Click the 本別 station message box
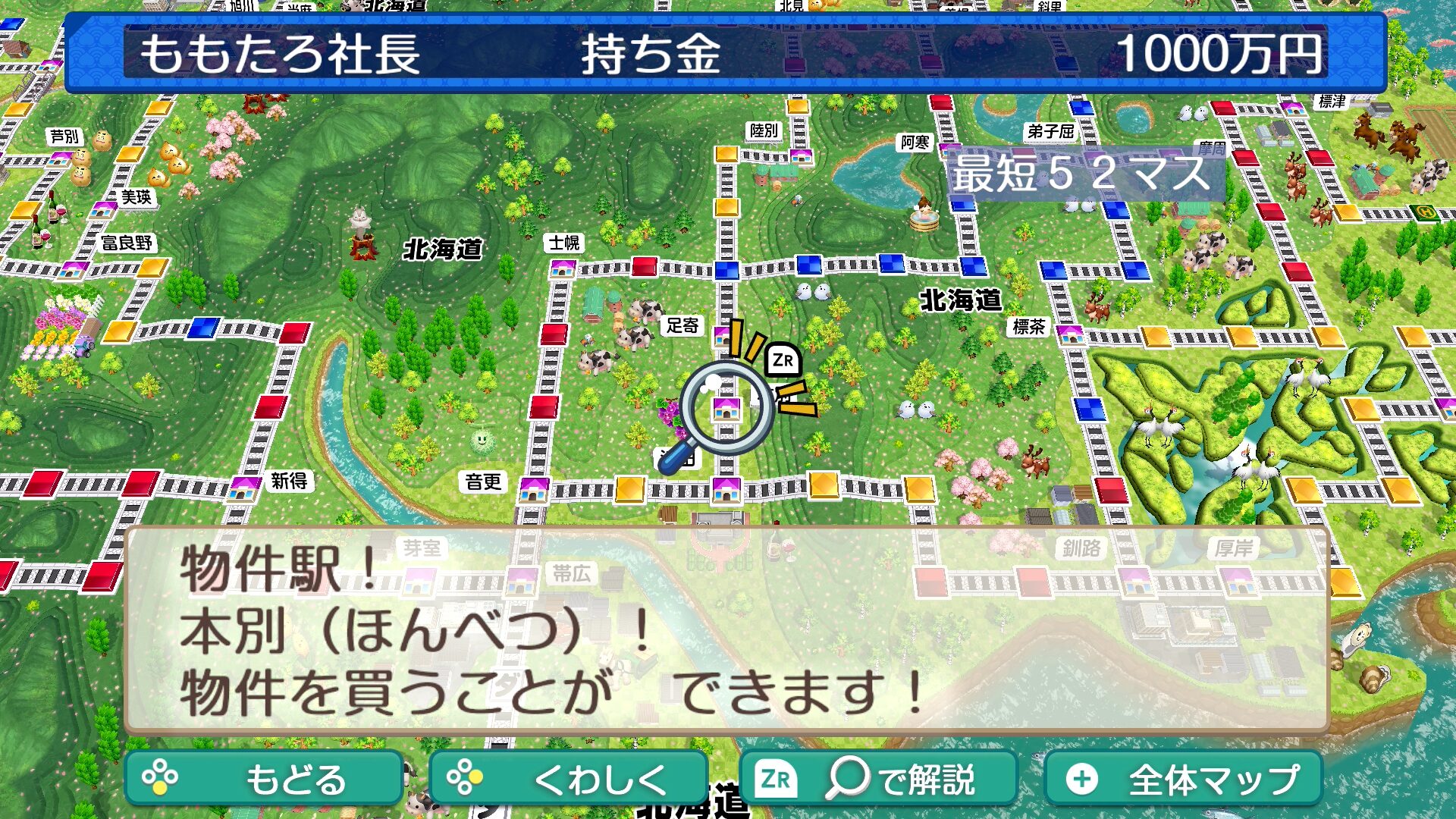 coord(726,631)
